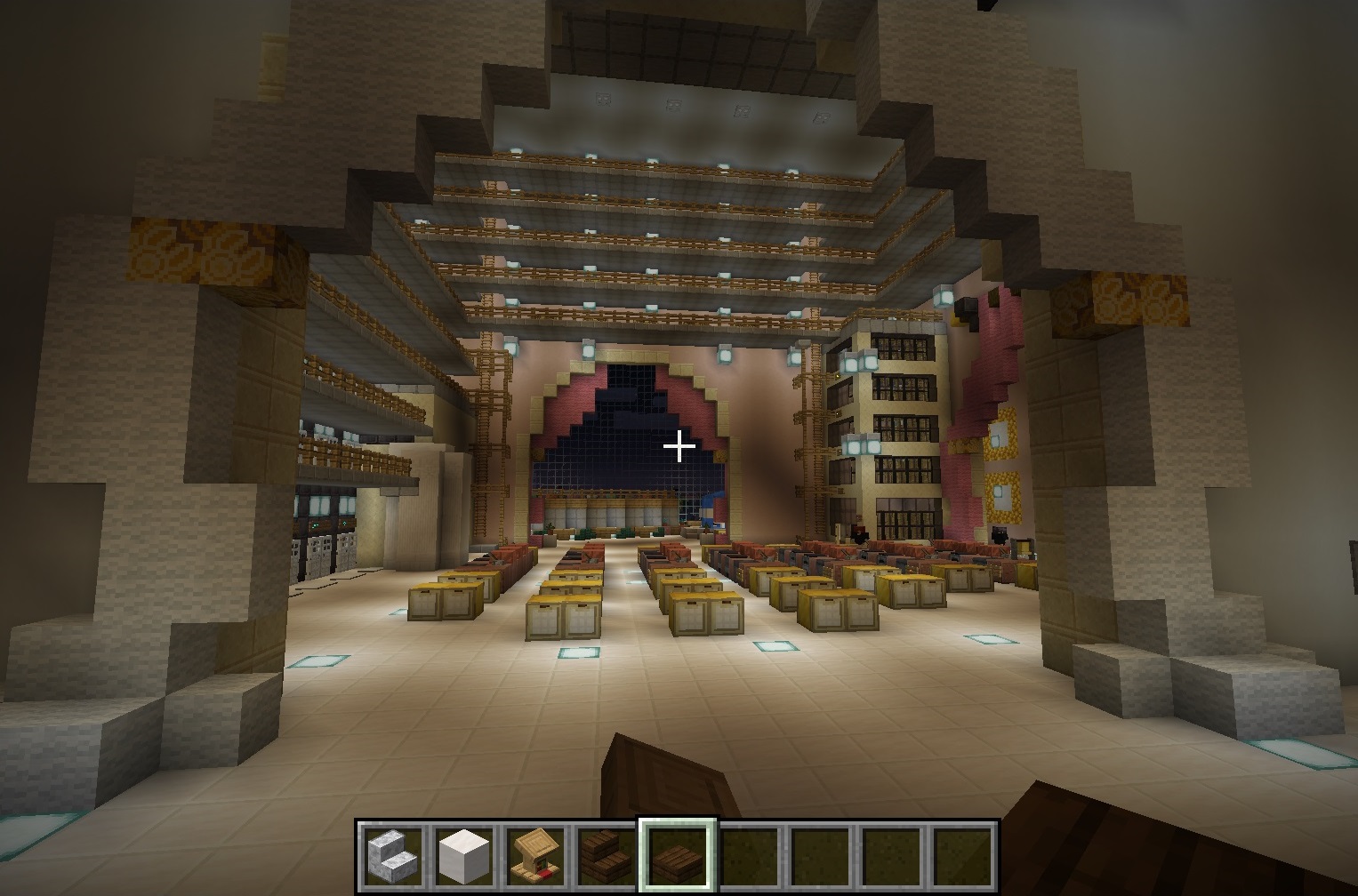Select the dark wooden stairs slot
The image size is (1358, 896).
coord(607,855)
